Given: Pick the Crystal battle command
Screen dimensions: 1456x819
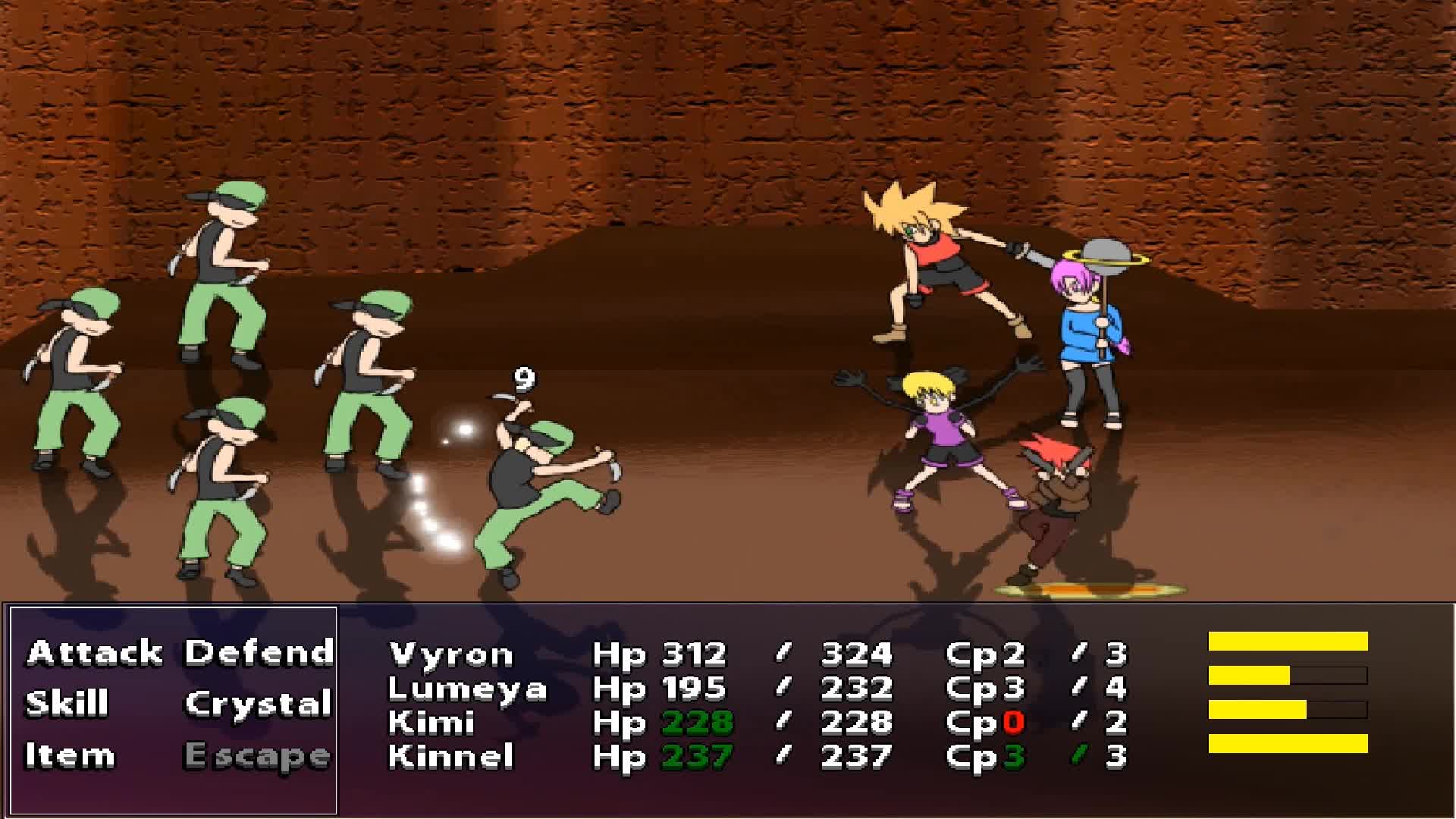Looking at the screenshot, I should (259, 704).
